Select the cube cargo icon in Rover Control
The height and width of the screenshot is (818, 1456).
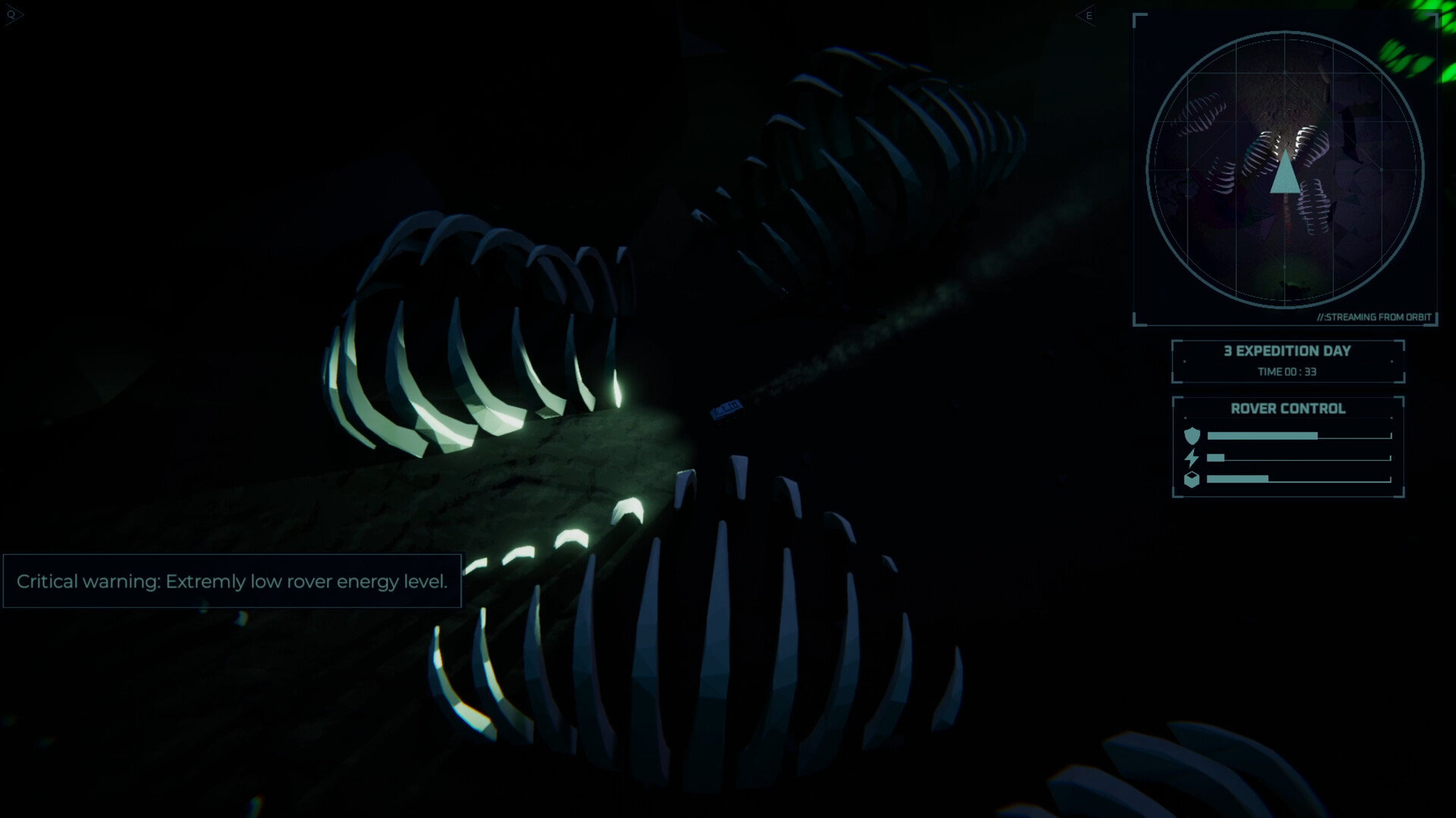[1193, 478]
